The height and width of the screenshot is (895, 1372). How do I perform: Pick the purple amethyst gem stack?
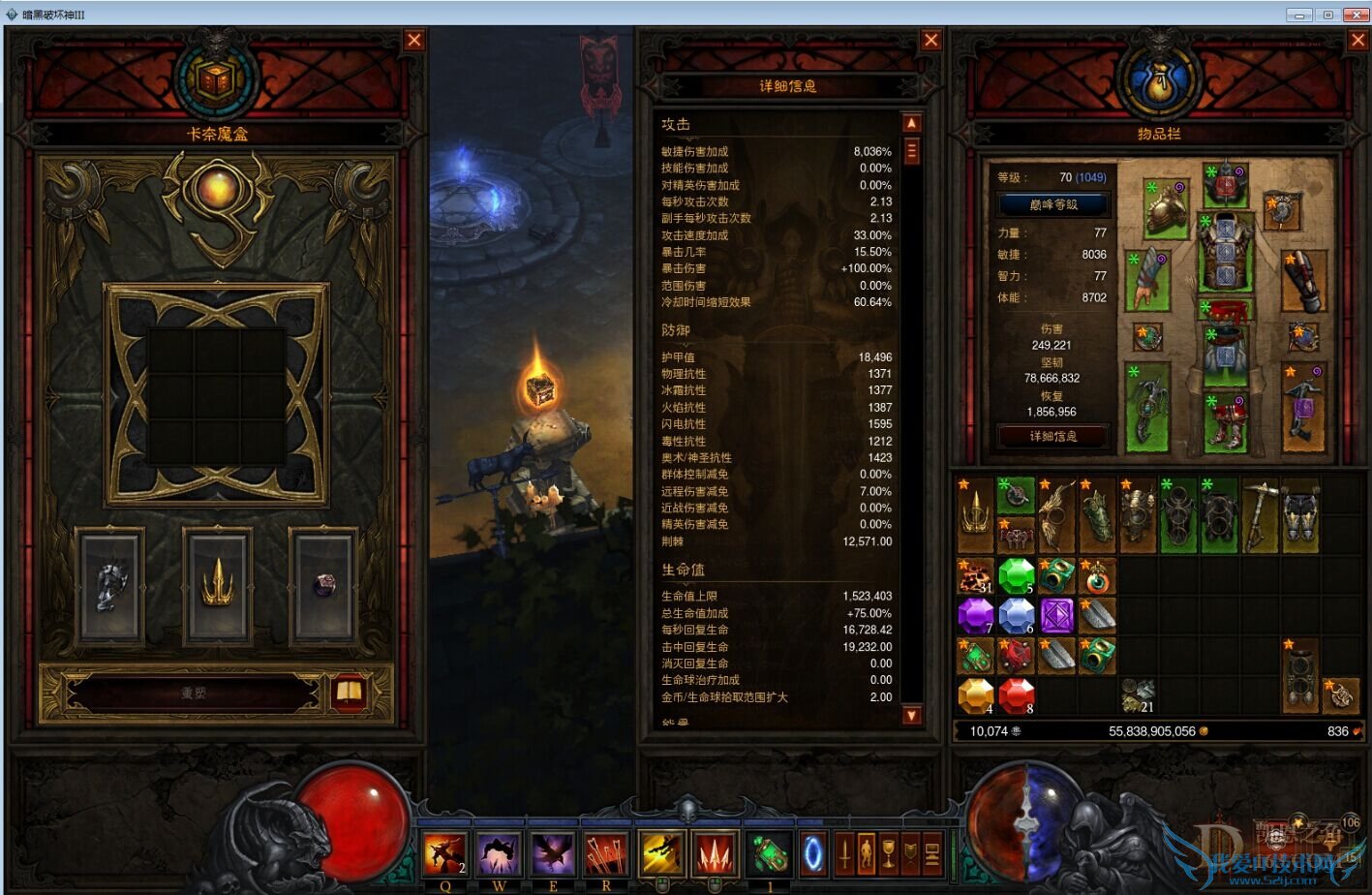(975, 615)
